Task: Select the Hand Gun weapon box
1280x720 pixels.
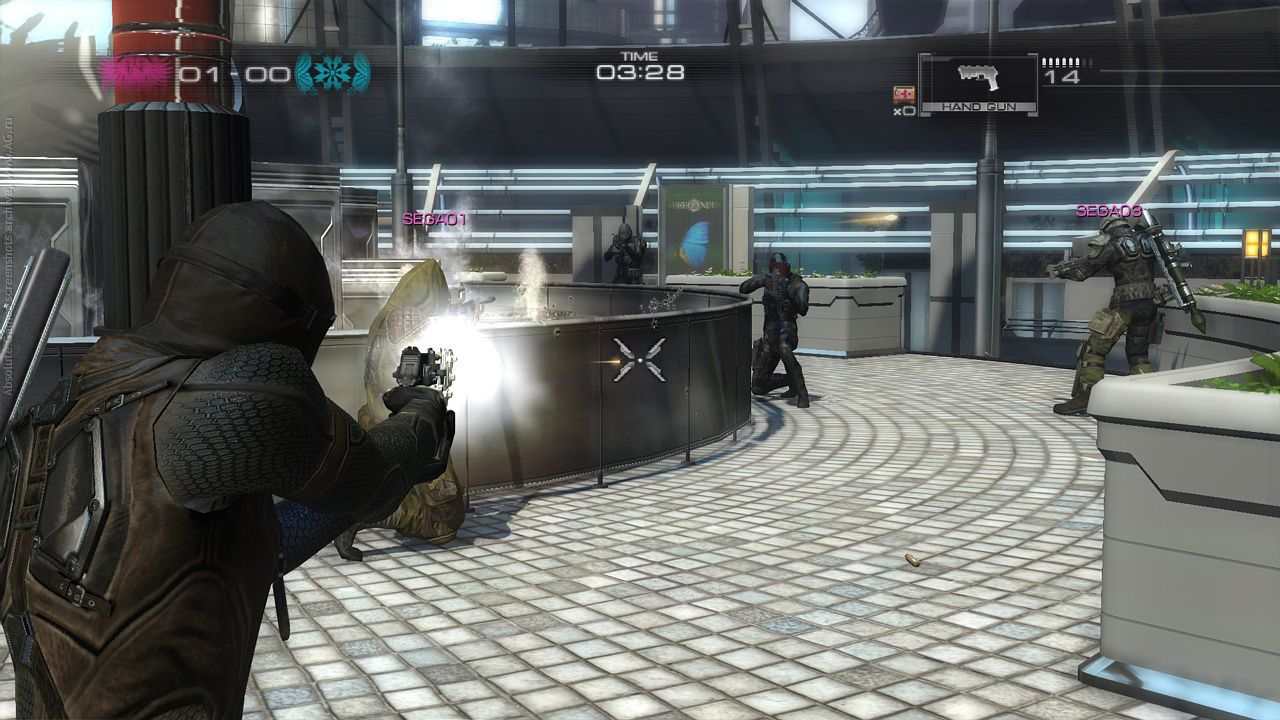Action: click(x=978, y=83)
